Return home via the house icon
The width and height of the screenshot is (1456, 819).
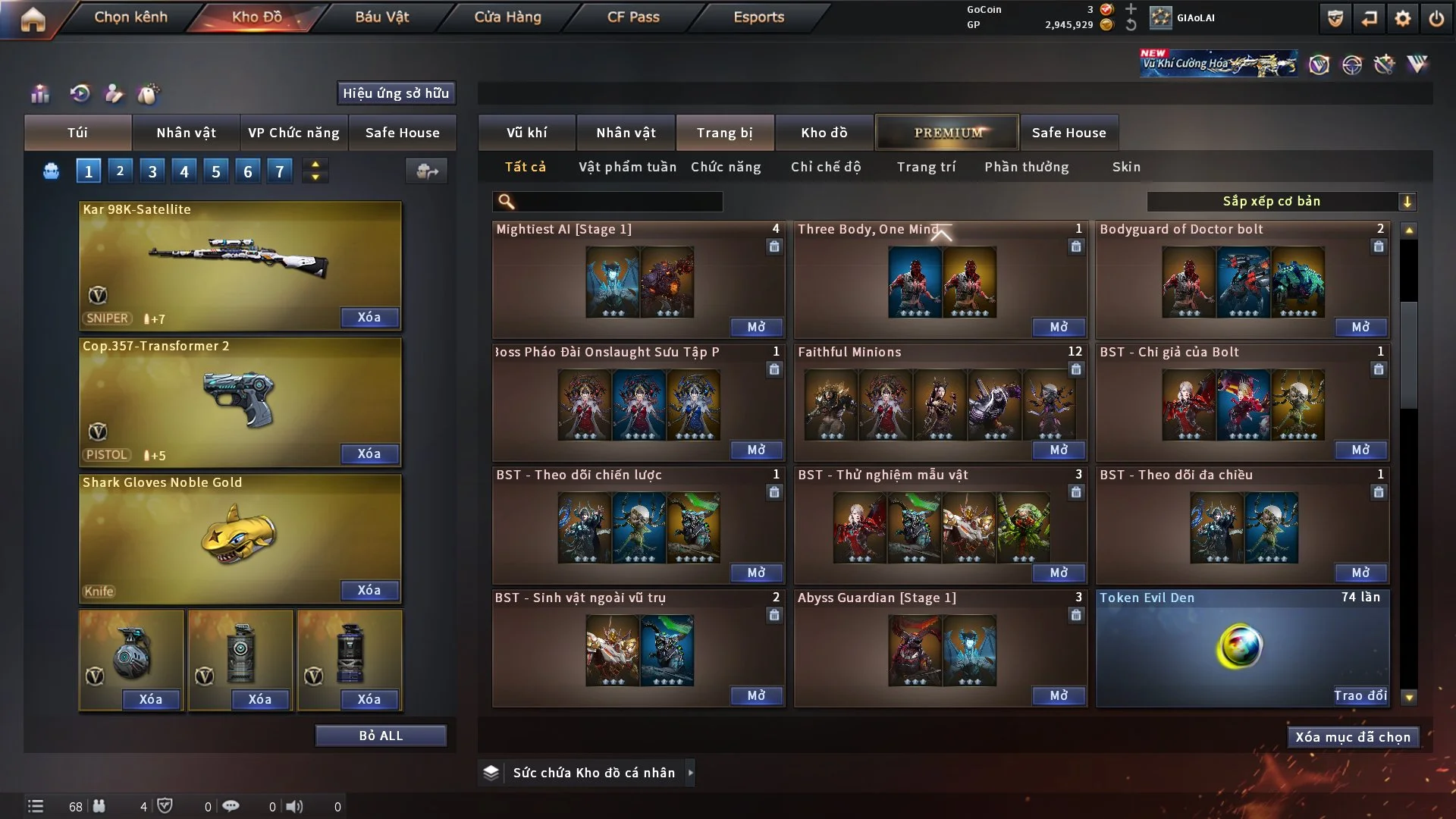(x=33, y=19)
